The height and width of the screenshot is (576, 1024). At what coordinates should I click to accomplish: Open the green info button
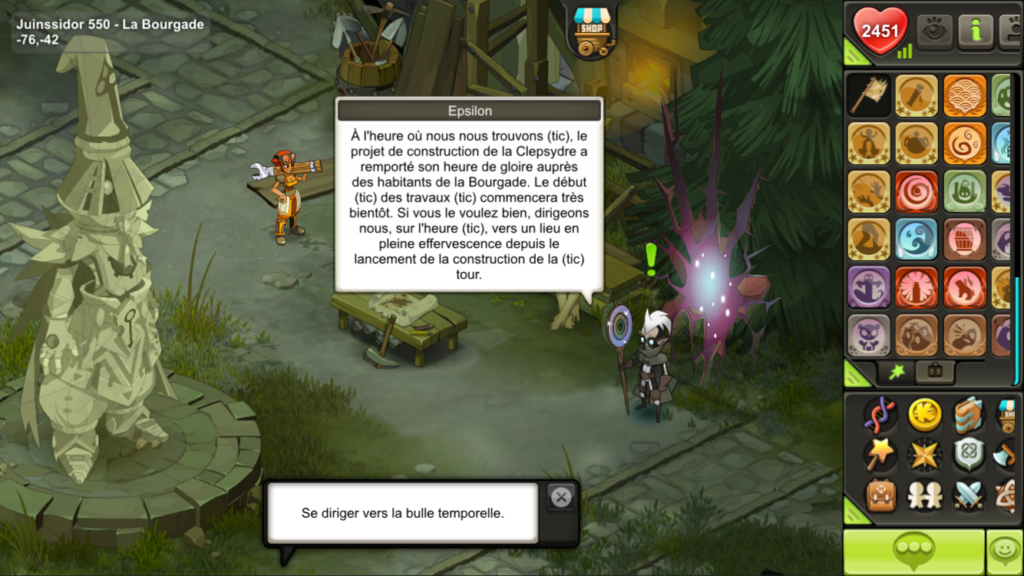975,31
